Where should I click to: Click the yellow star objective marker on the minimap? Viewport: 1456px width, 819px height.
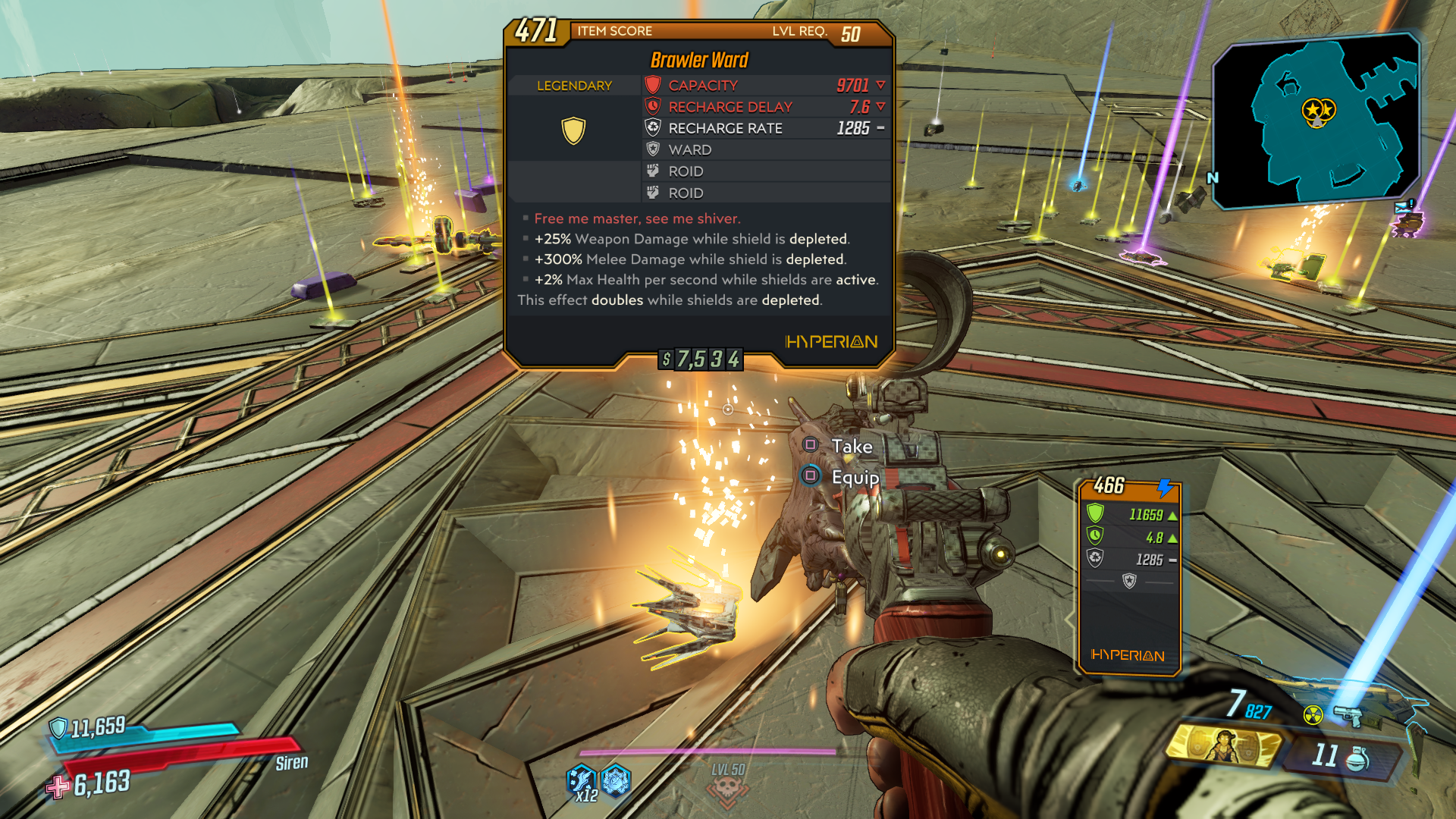coord(1318,111)
